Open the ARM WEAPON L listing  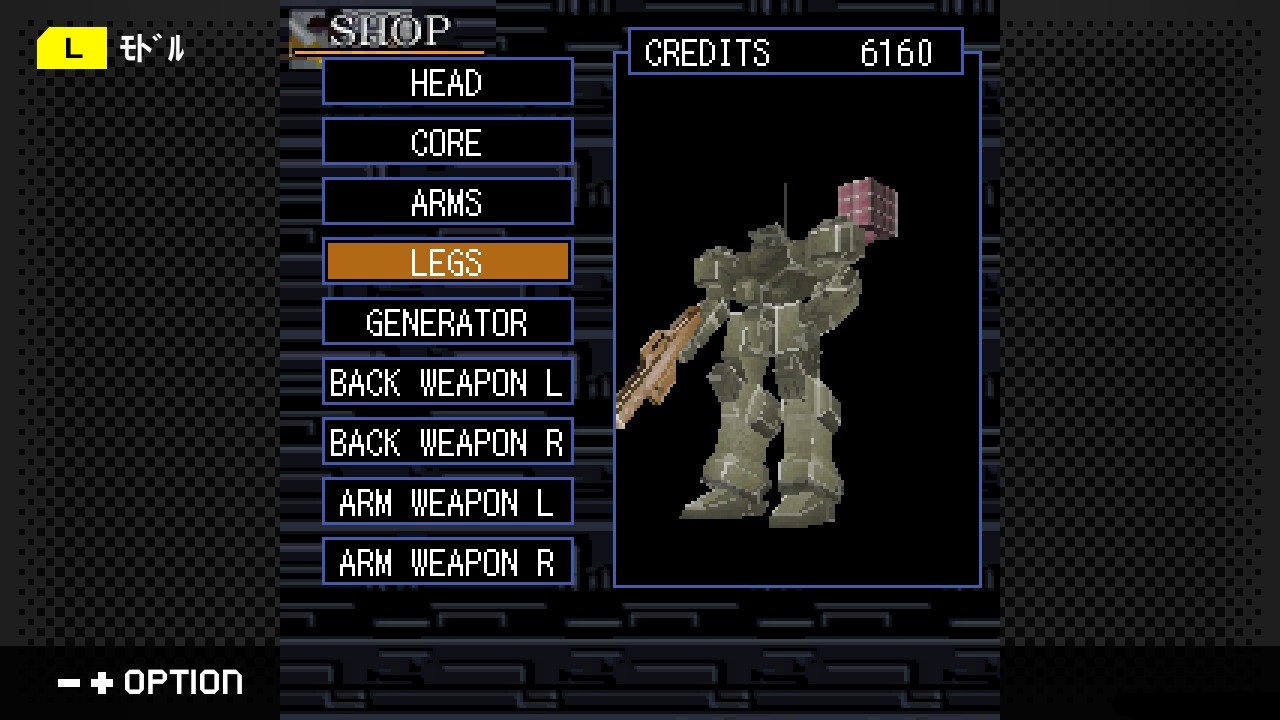447,502
